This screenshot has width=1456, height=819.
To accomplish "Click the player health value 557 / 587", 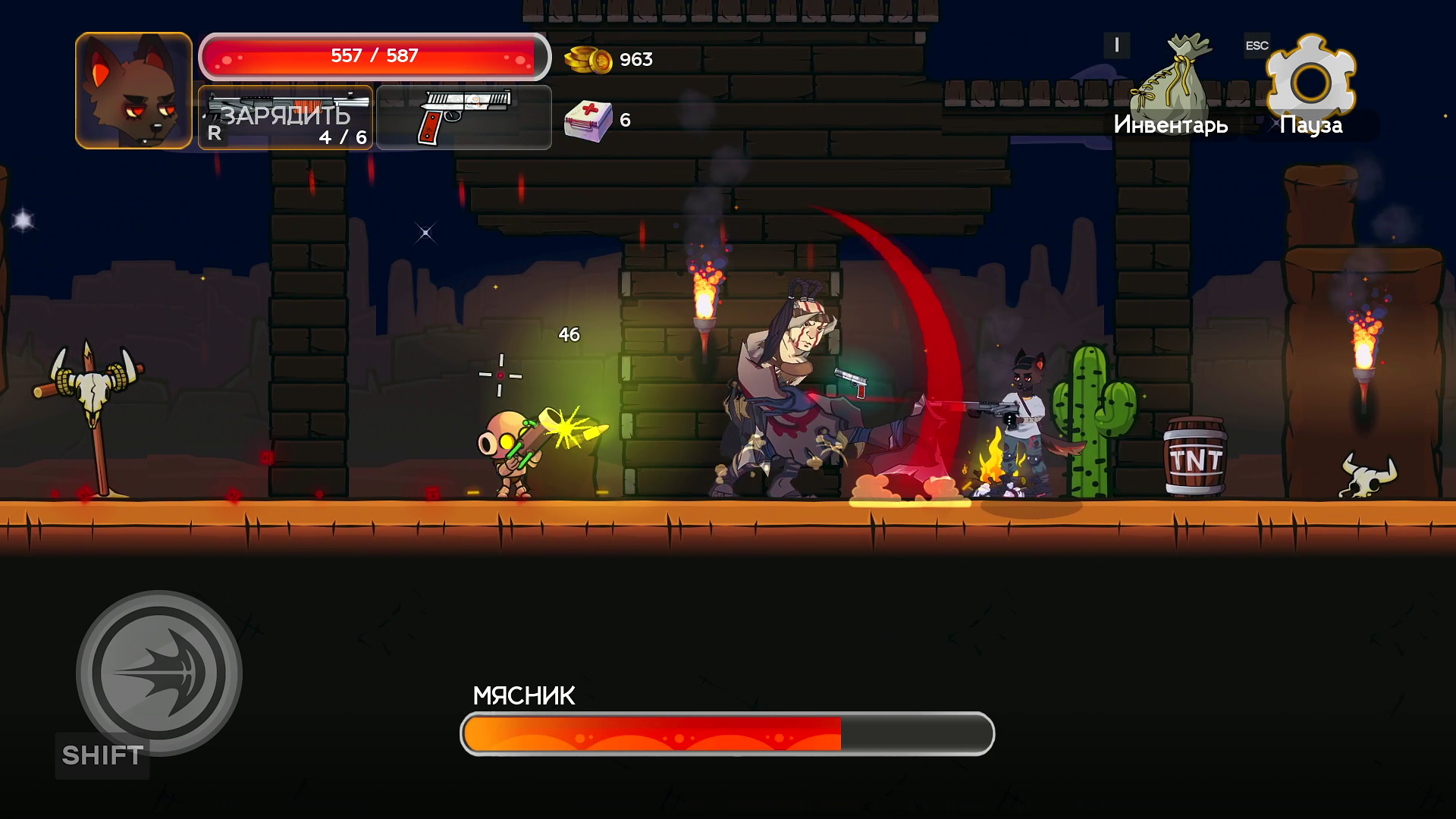I will coord(373,54).
